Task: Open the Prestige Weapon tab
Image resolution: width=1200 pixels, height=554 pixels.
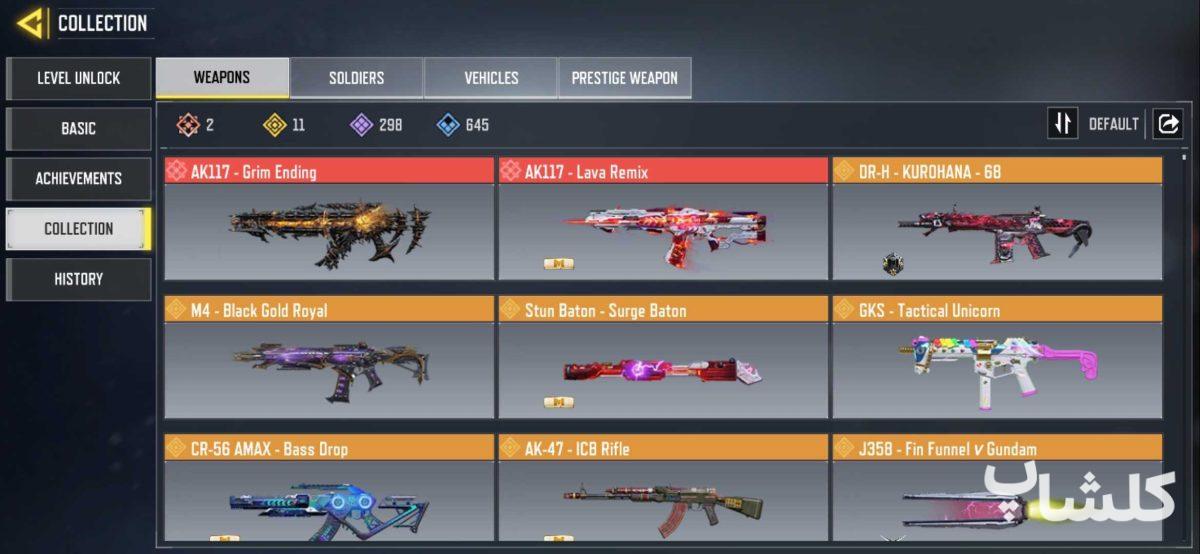Action: pos(624,77)
